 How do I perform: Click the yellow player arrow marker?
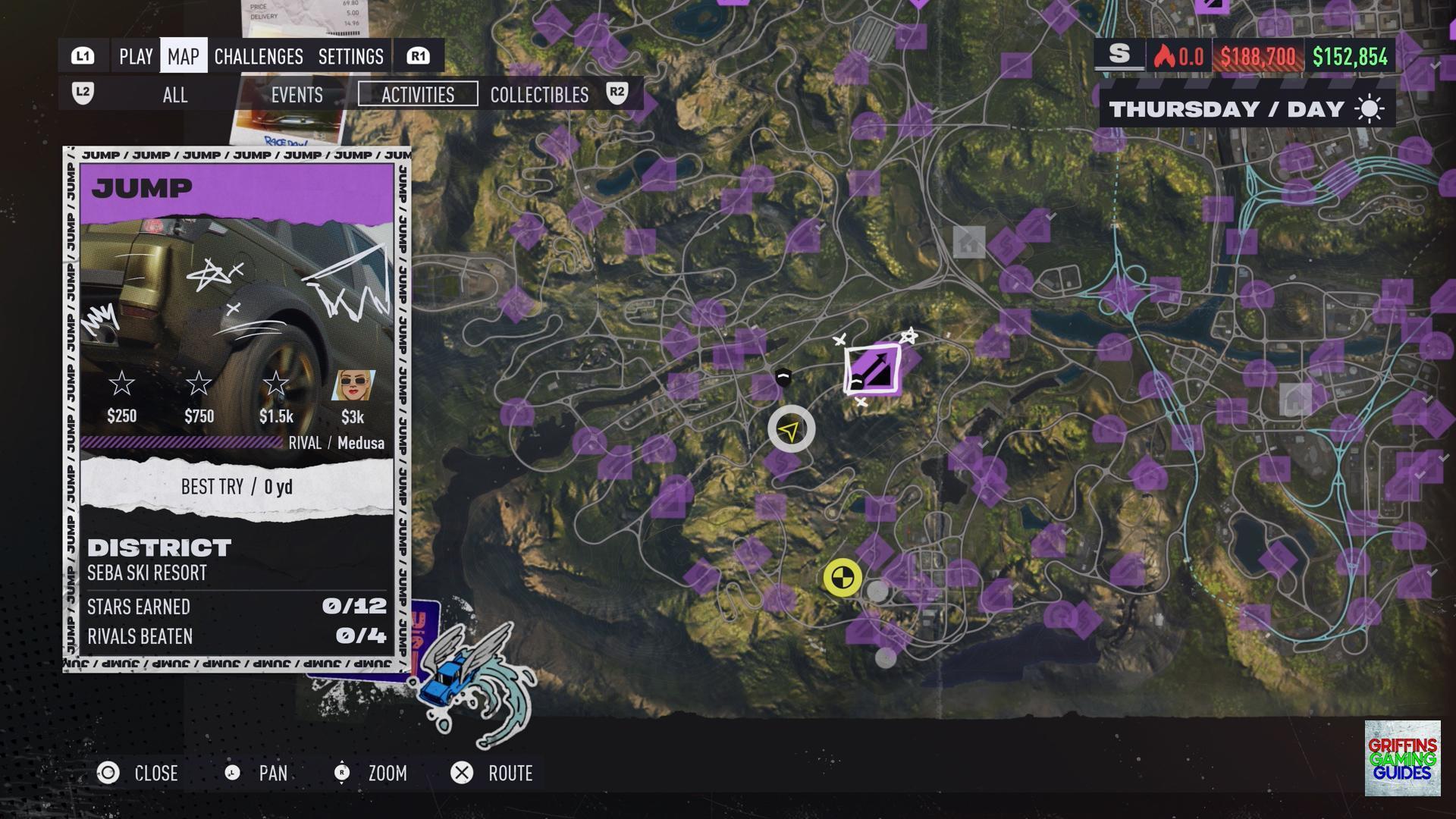(791, 429)
